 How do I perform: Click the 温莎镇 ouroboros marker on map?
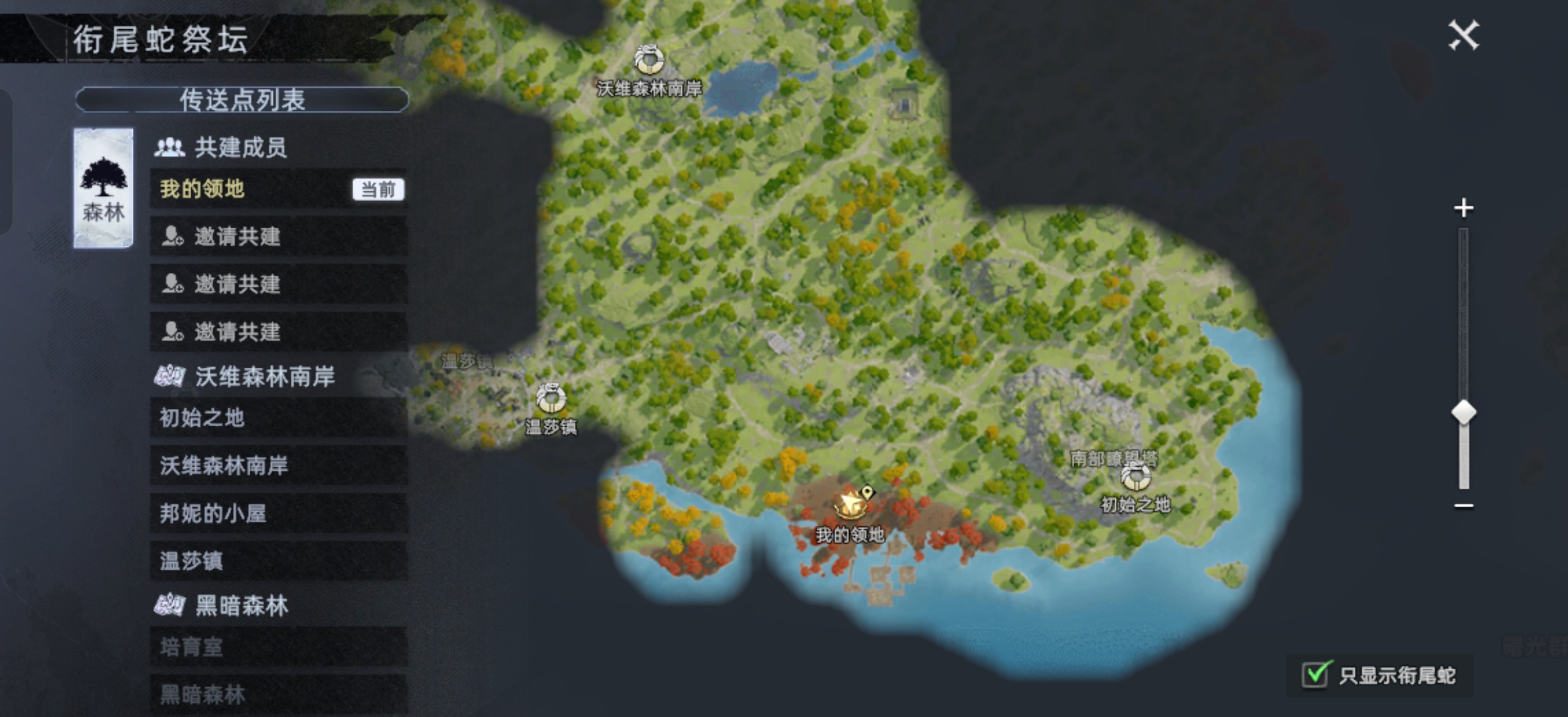tap(550, 398)
